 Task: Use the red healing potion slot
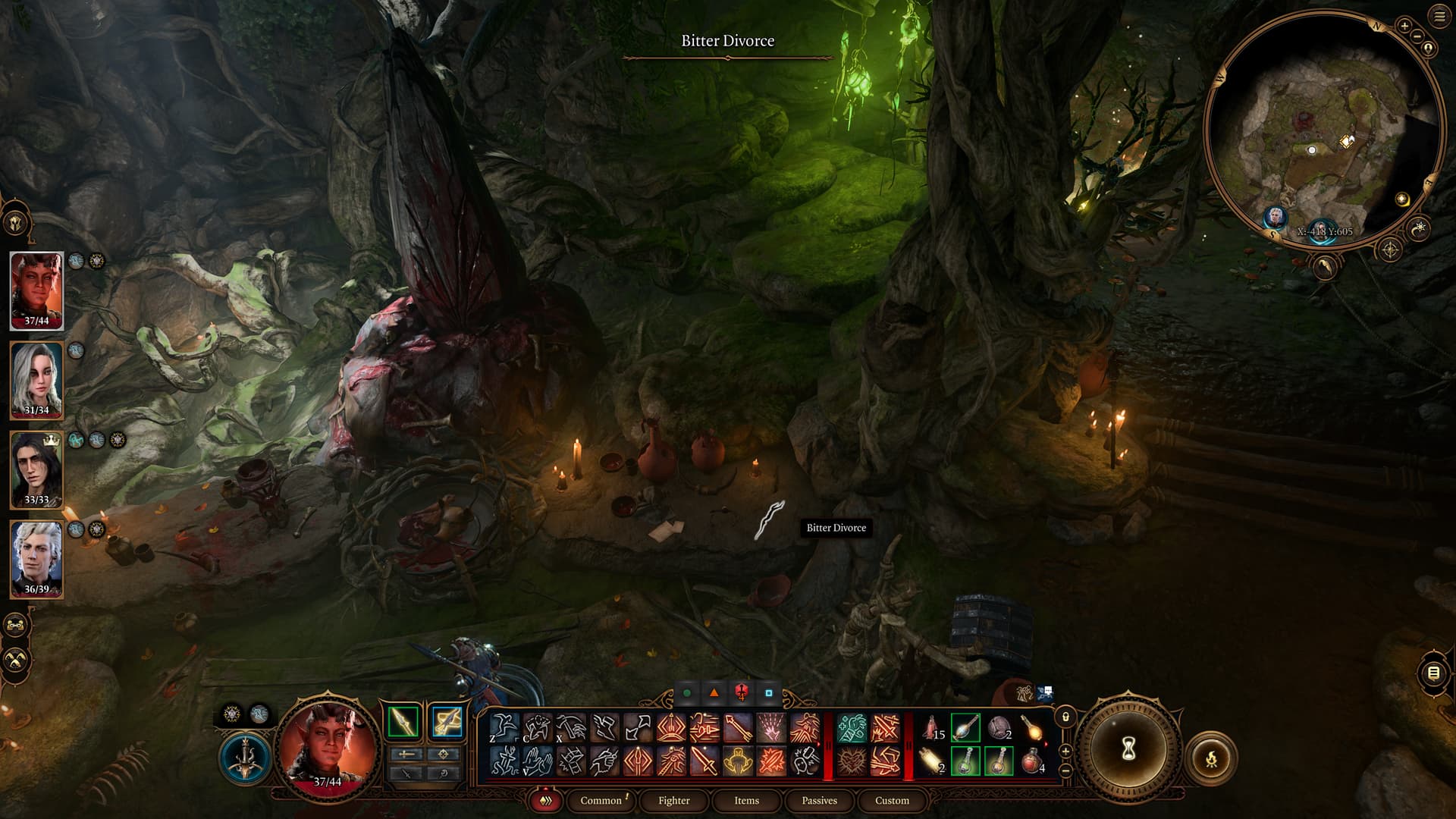[x=1032, y=761]
